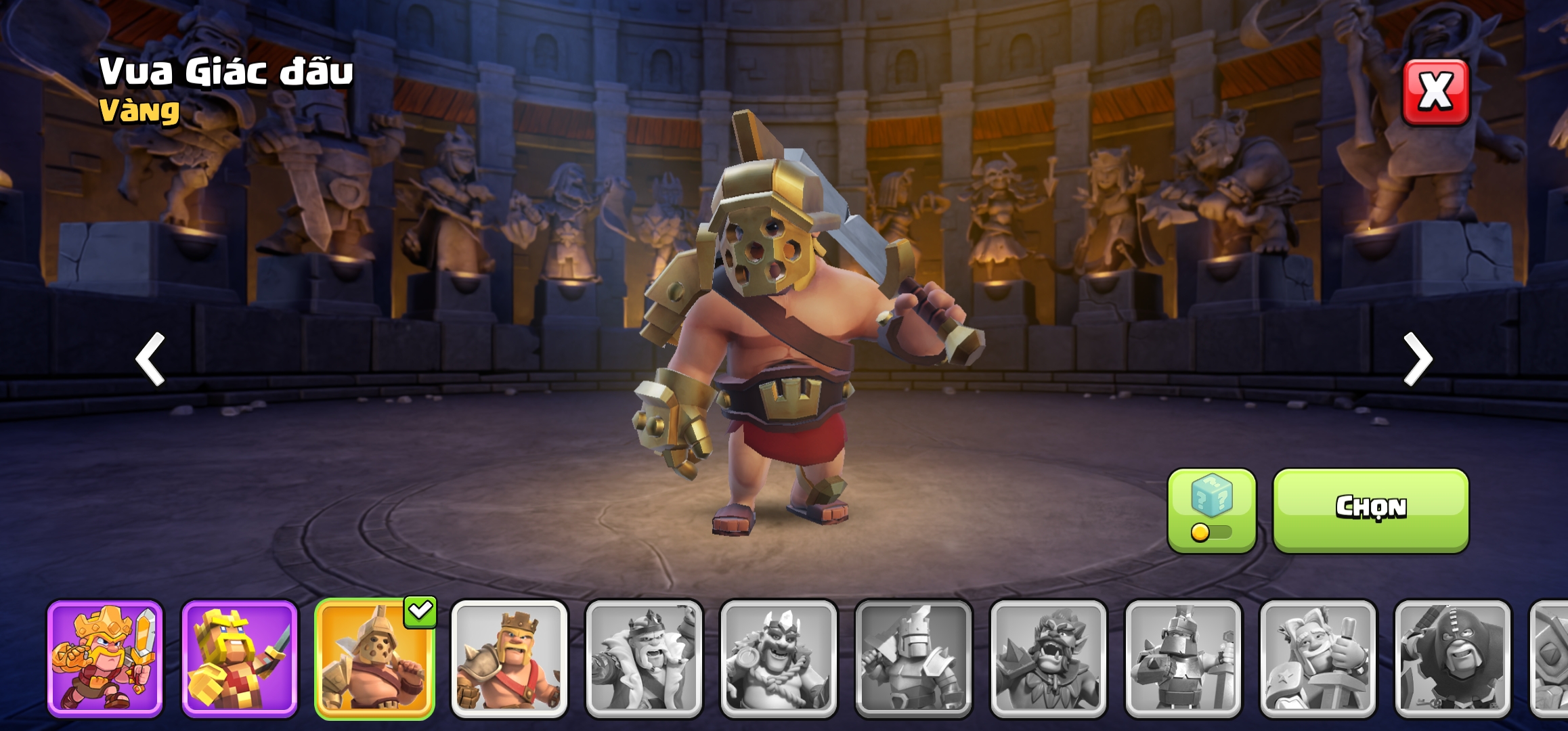Select the checked Gladiator King skin thumbnail
This screenshot has height=731, width=1568.
coord(374,658)
